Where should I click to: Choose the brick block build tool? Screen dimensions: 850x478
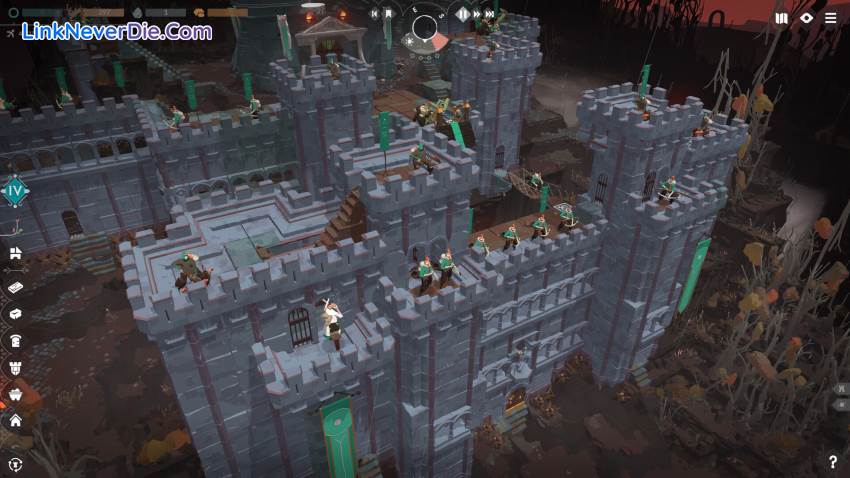click(x=16, y=287)
